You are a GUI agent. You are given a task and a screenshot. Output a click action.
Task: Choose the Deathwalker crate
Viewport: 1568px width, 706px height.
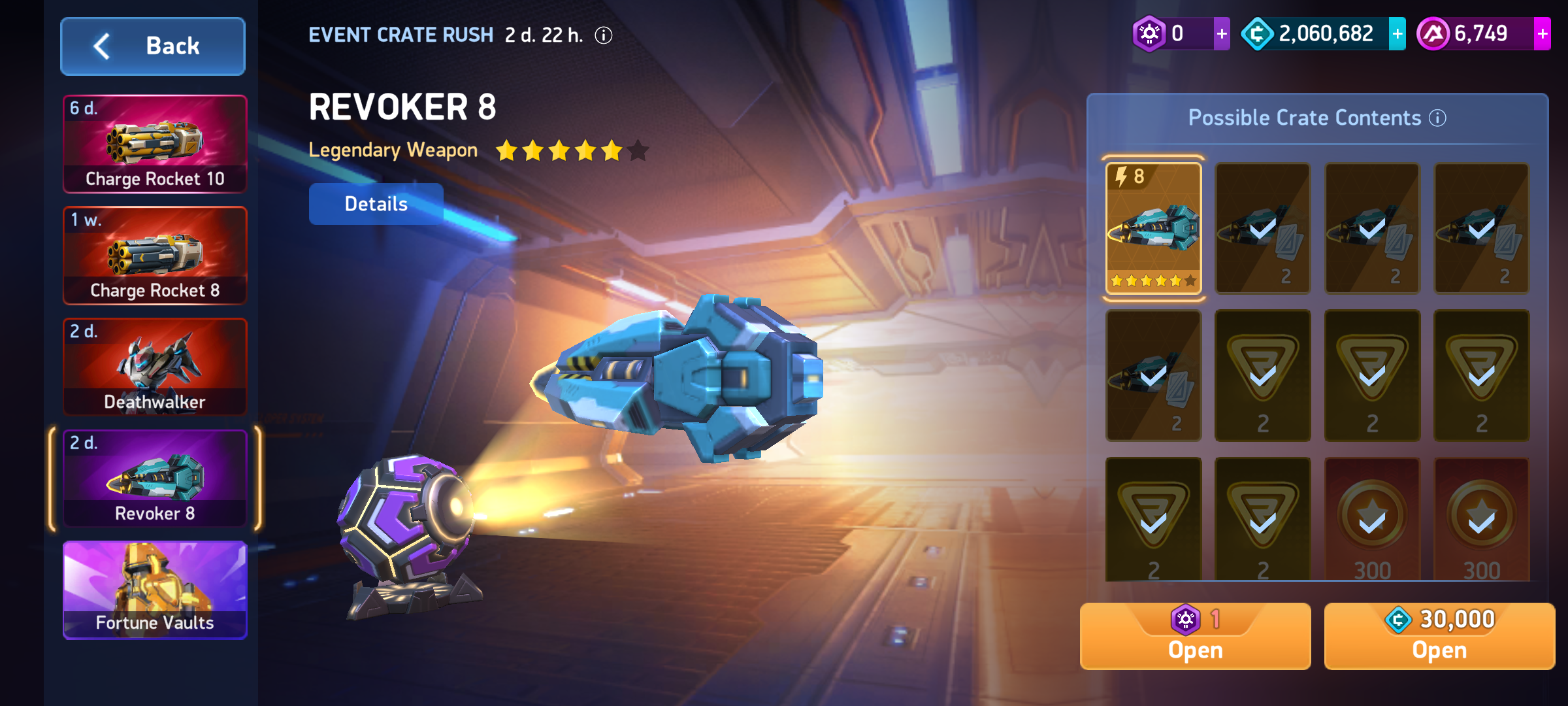(x=155, y=367)
